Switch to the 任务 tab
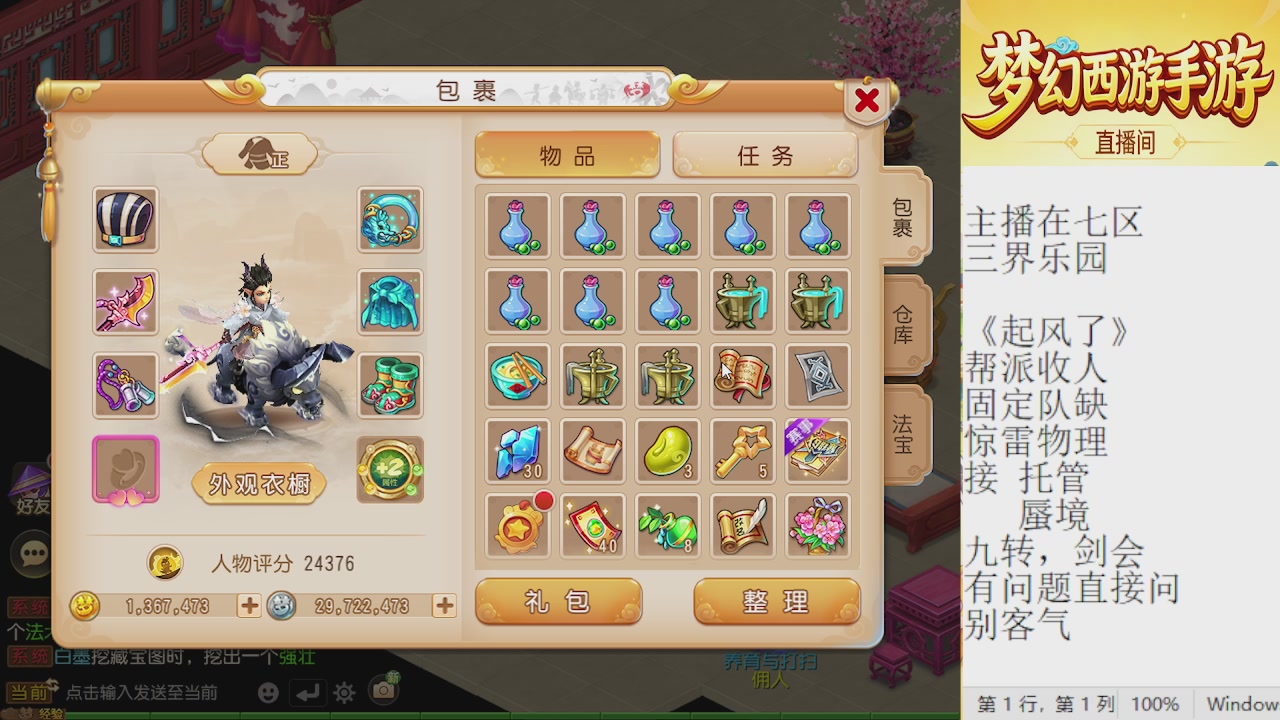This screenshot has height=720, width=1280. coord(765,156)
